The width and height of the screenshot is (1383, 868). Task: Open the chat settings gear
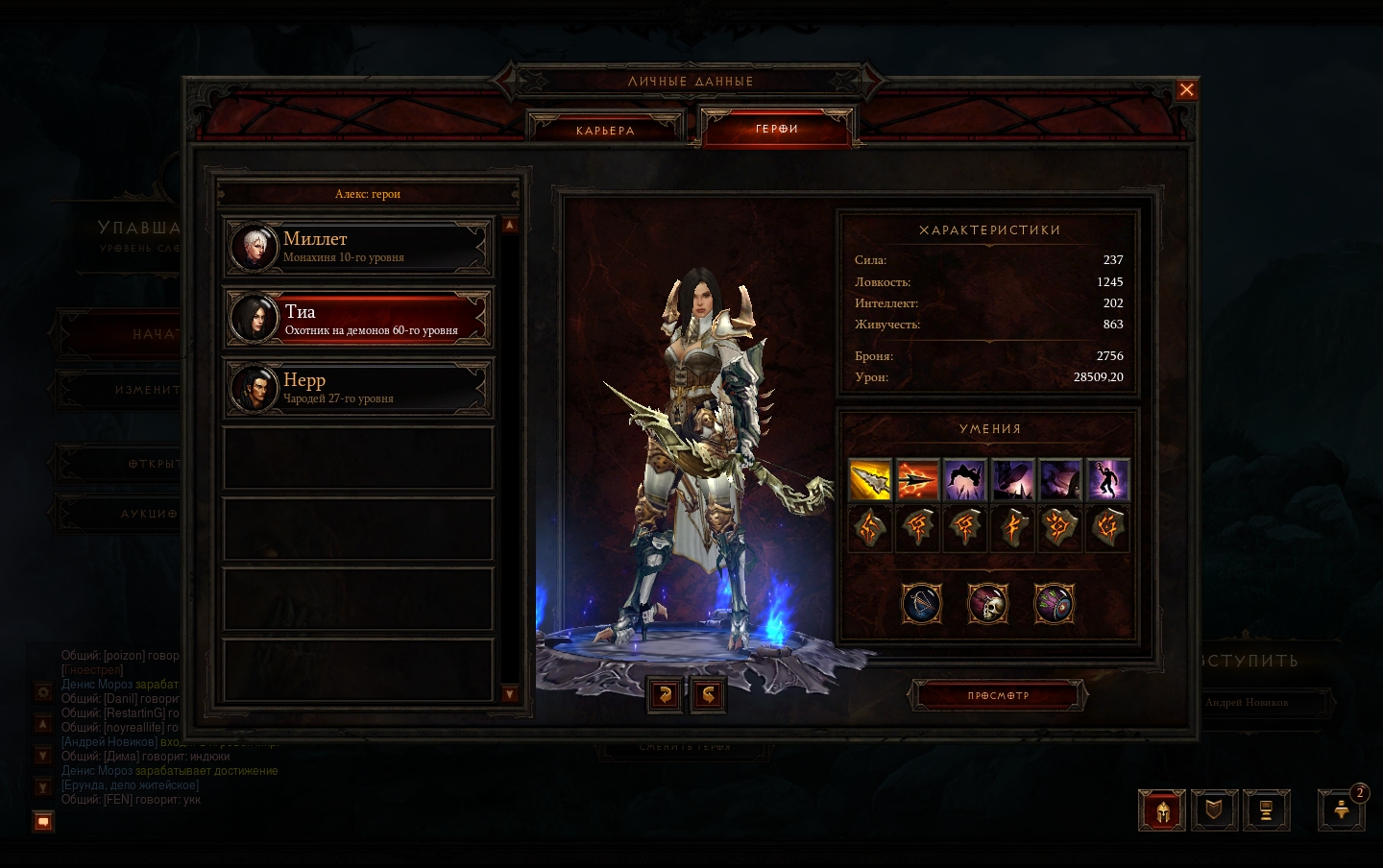click(43, 691)
